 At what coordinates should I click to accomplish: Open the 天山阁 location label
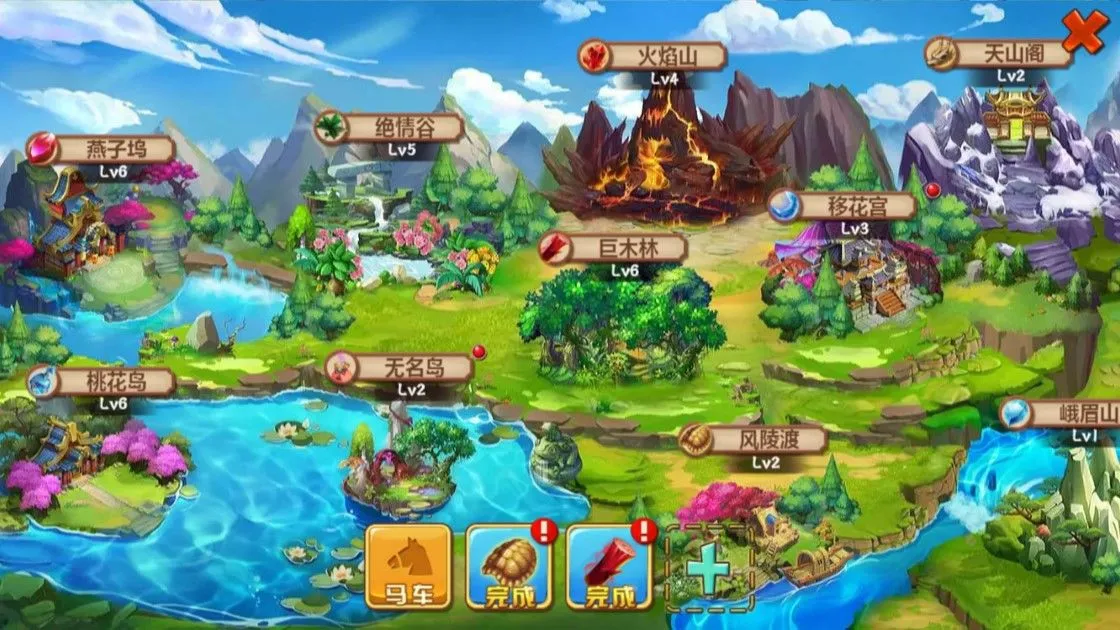[1000, 53]
